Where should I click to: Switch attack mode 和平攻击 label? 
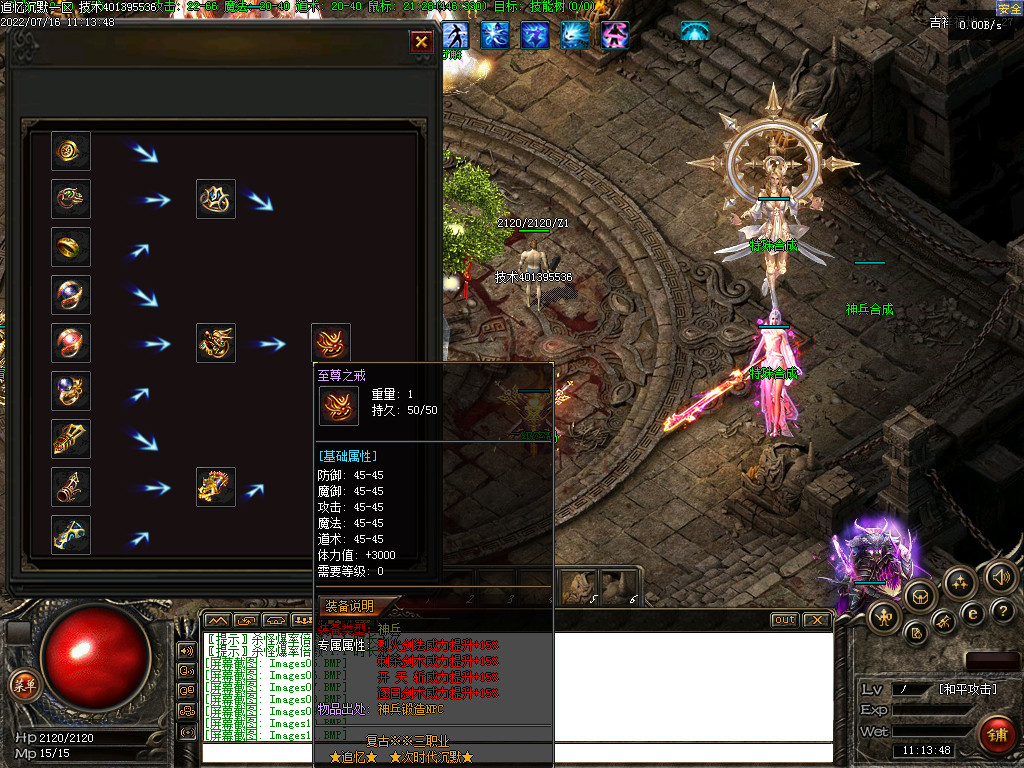969,689
